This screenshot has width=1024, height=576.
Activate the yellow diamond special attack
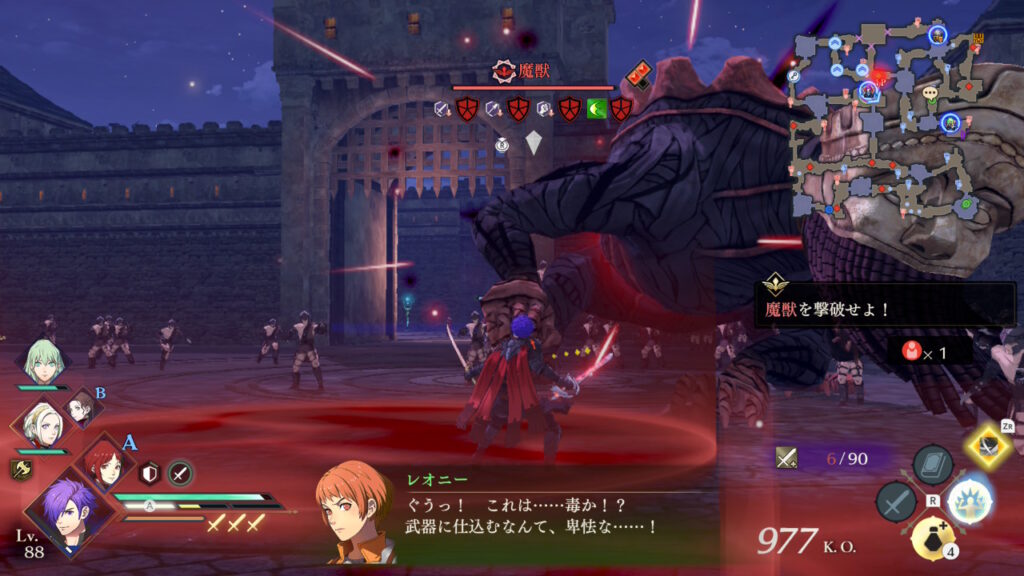click(x=988, y=446)
